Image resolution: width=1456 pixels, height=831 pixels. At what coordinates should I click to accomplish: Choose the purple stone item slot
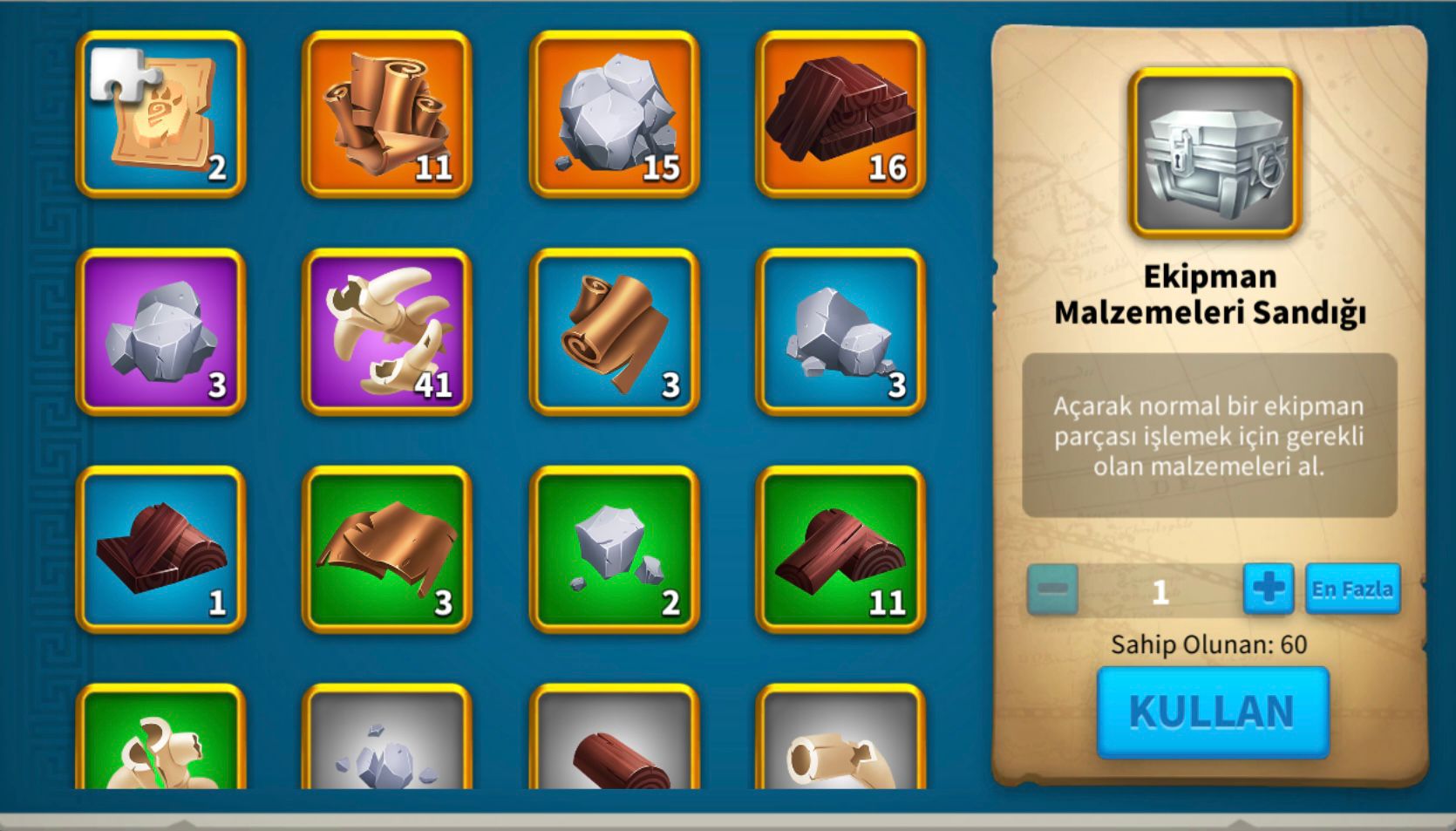coord(160,331)
